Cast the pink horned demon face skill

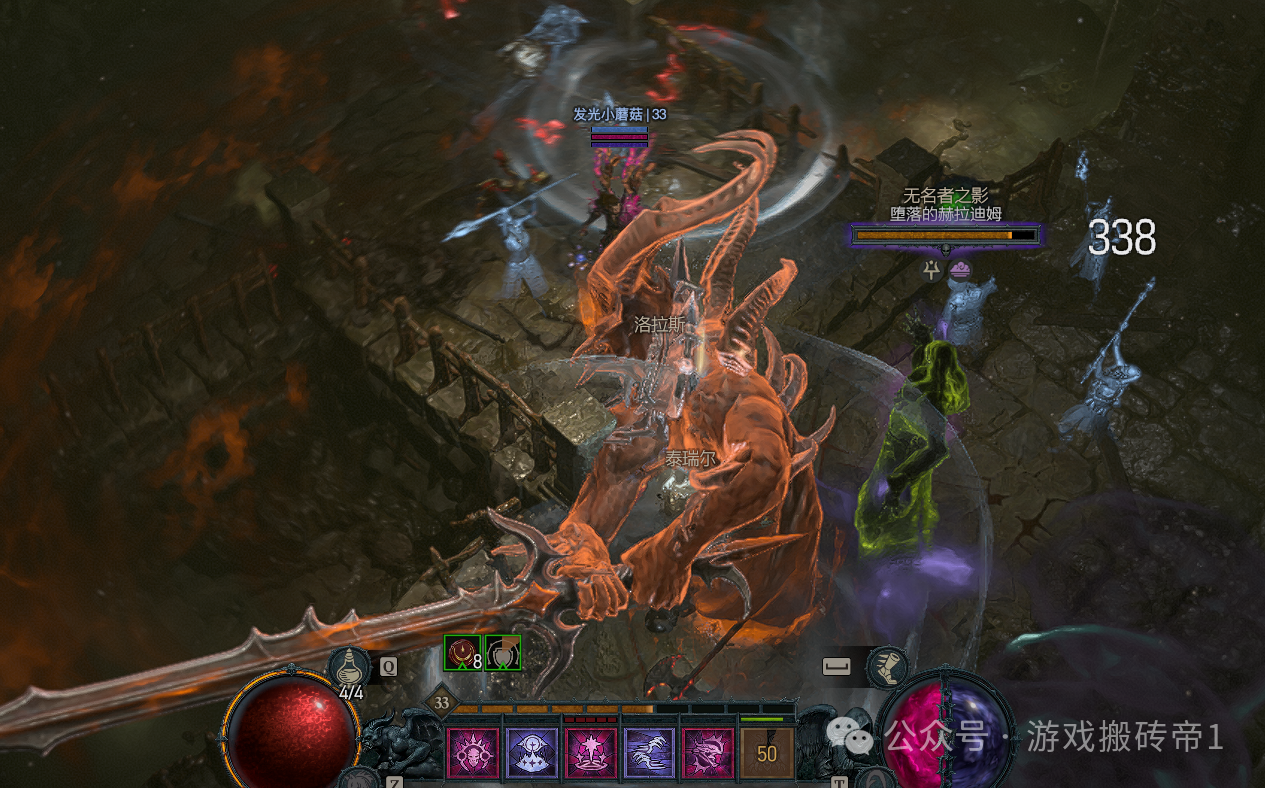pyautogui.click(x=707, y=752)
